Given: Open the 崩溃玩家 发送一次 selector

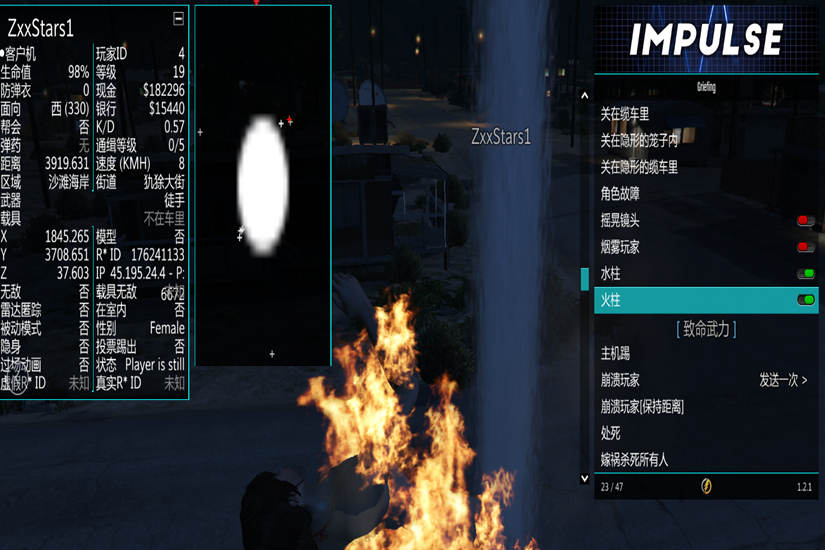Looking at the screenshot, I should 783,380.
